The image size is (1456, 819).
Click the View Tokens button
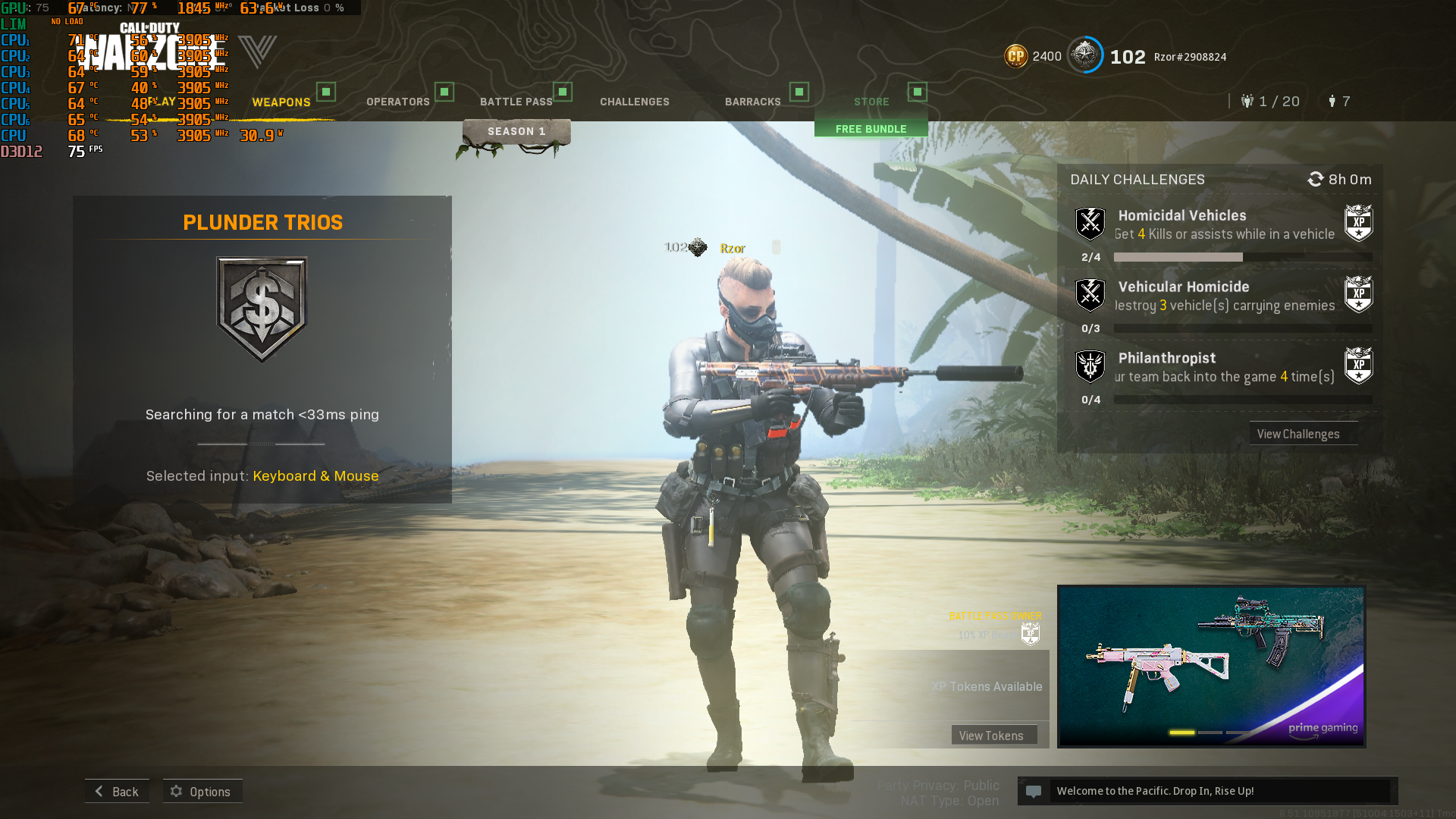[x=991, y=735]
